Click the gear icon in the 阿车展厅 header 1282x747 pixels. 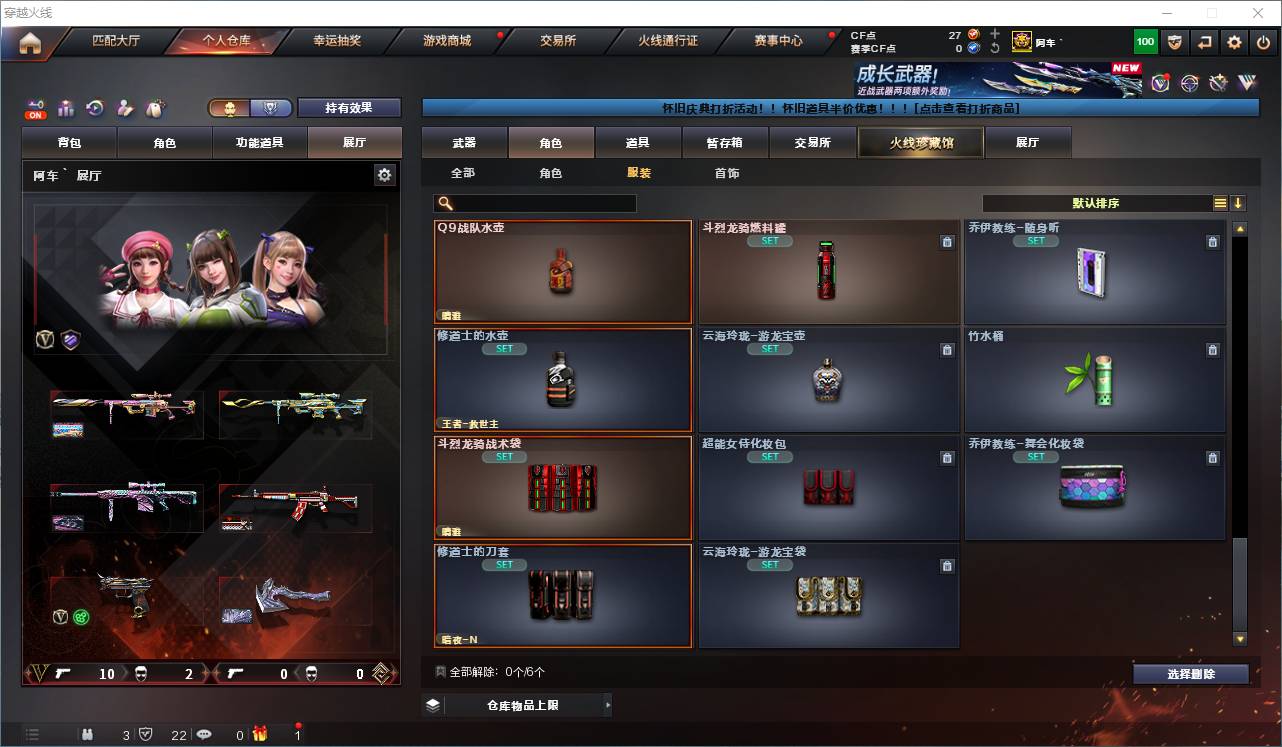point(384,174)
